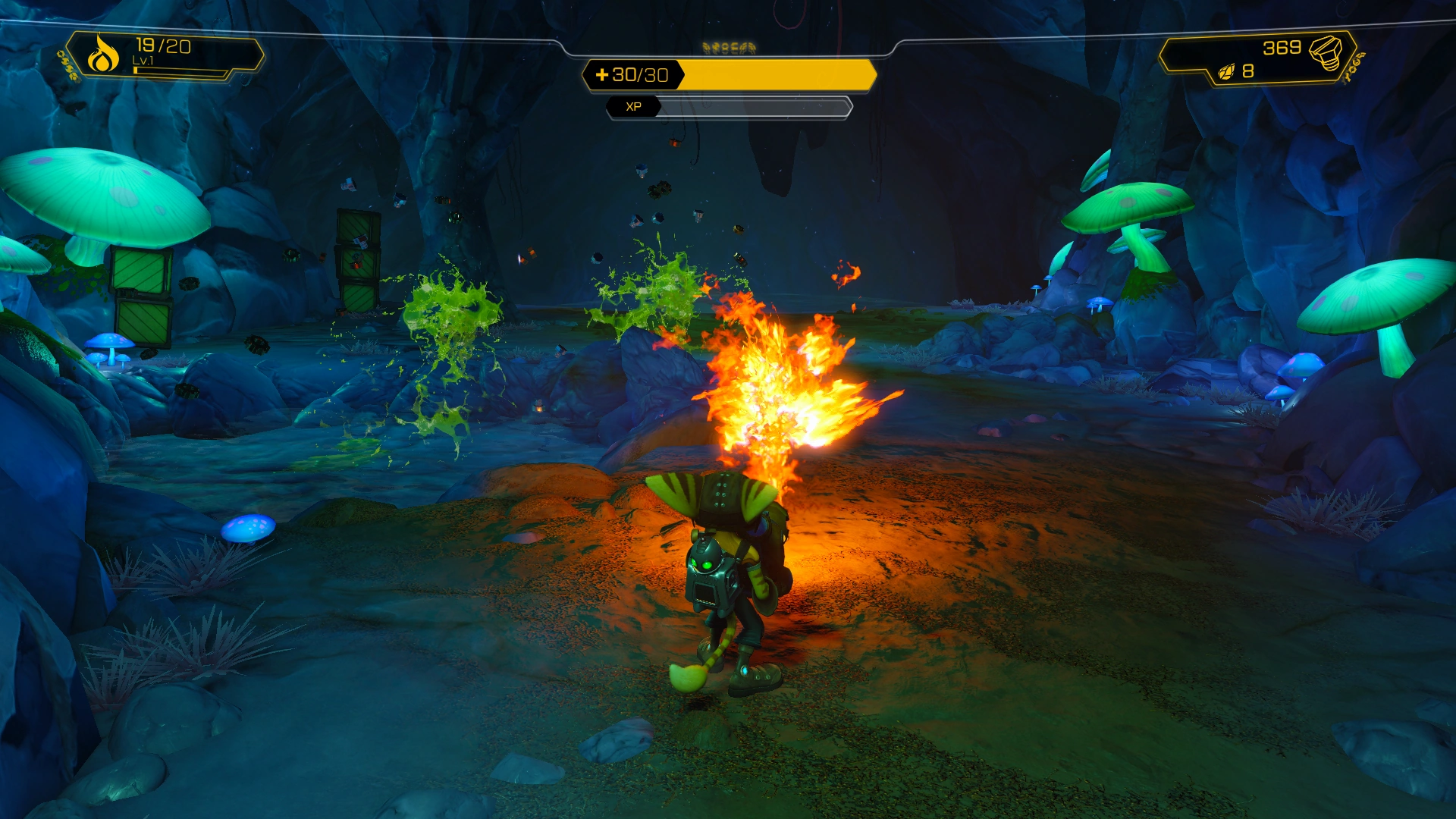This screenshot has width=1456, height=819.
Task: Click the alien glyphs above the health bar
Action: [x=729, y=47]
